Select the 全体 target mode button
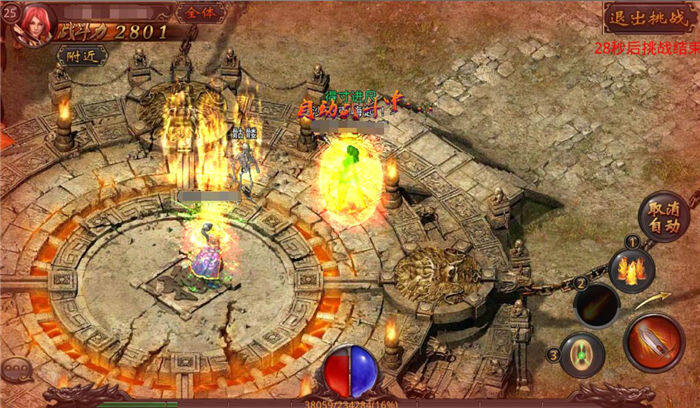Screen dimensions: 700x408 [200, 14]
